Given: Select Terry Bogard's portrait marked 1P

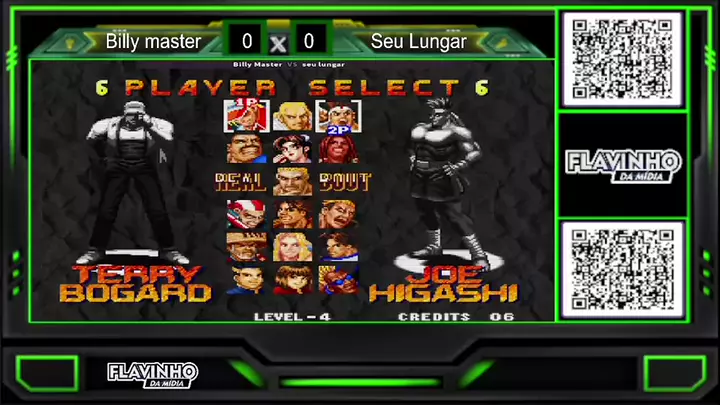Looking at the screenshot, I should (245, 116).
